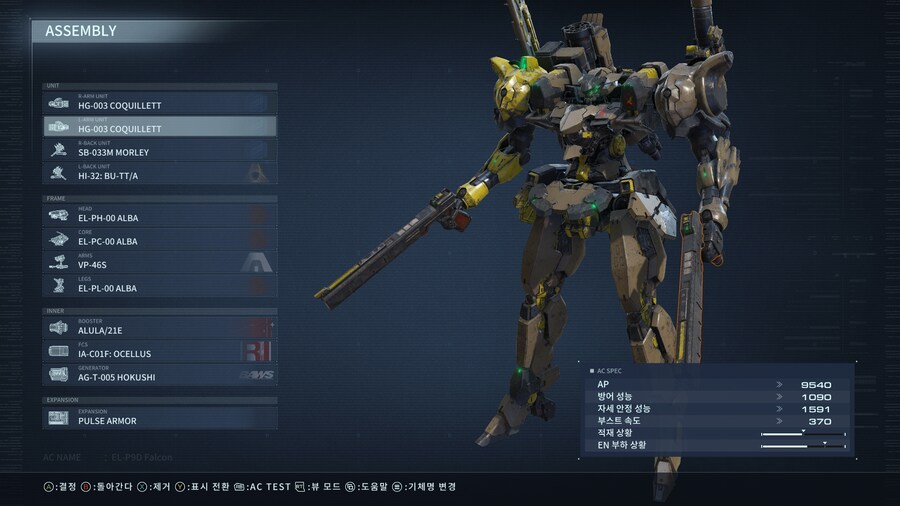Open the R-BACK UNIT SB-033M MORLEY slot
The image size is (900, 506).
[160, 150]
